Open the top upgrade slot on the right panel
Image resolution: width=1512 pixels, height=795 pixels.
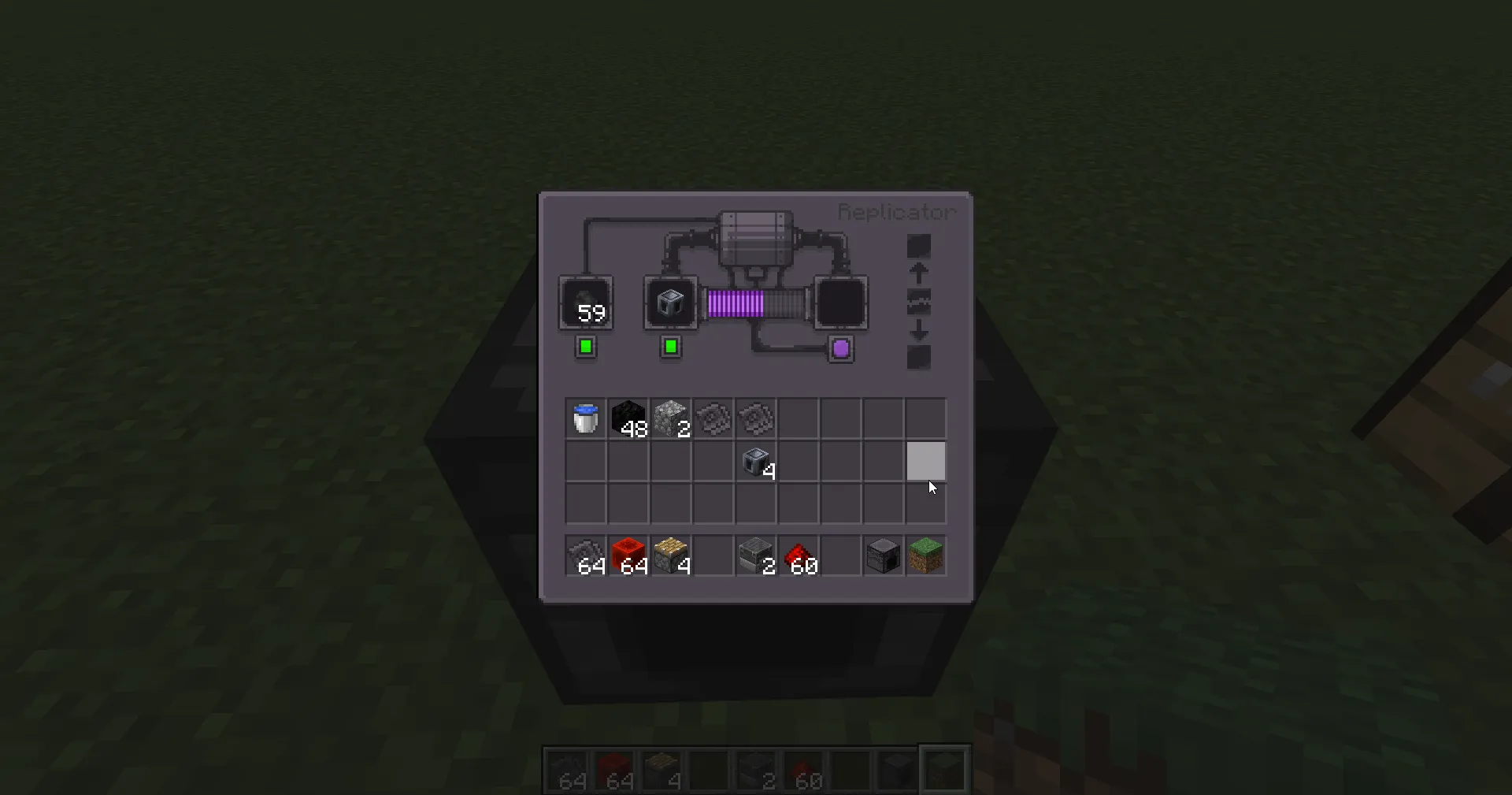pos(918,246)
